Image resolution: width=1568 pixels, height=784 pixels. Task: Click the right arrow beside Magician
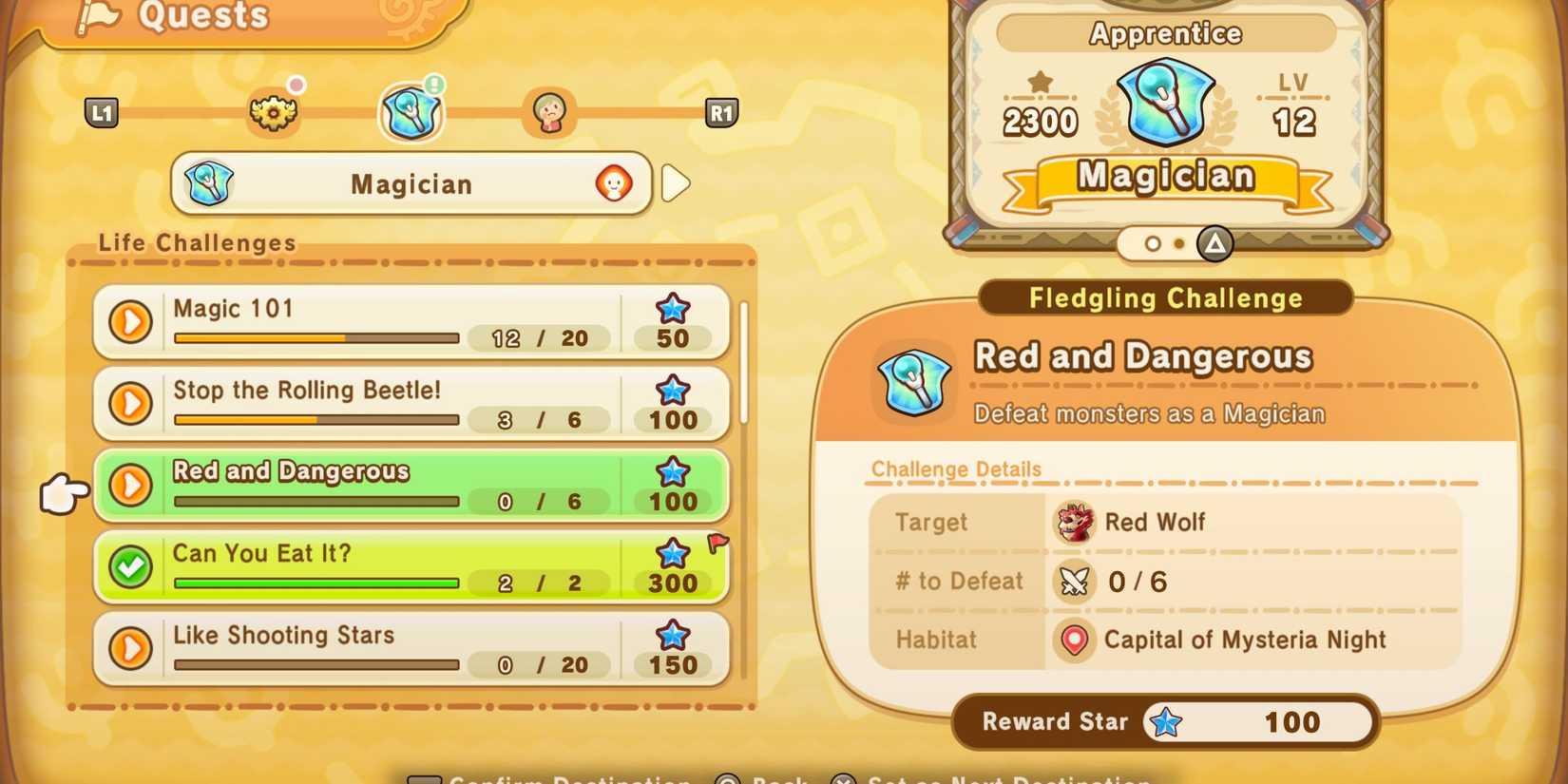point(676,183)
